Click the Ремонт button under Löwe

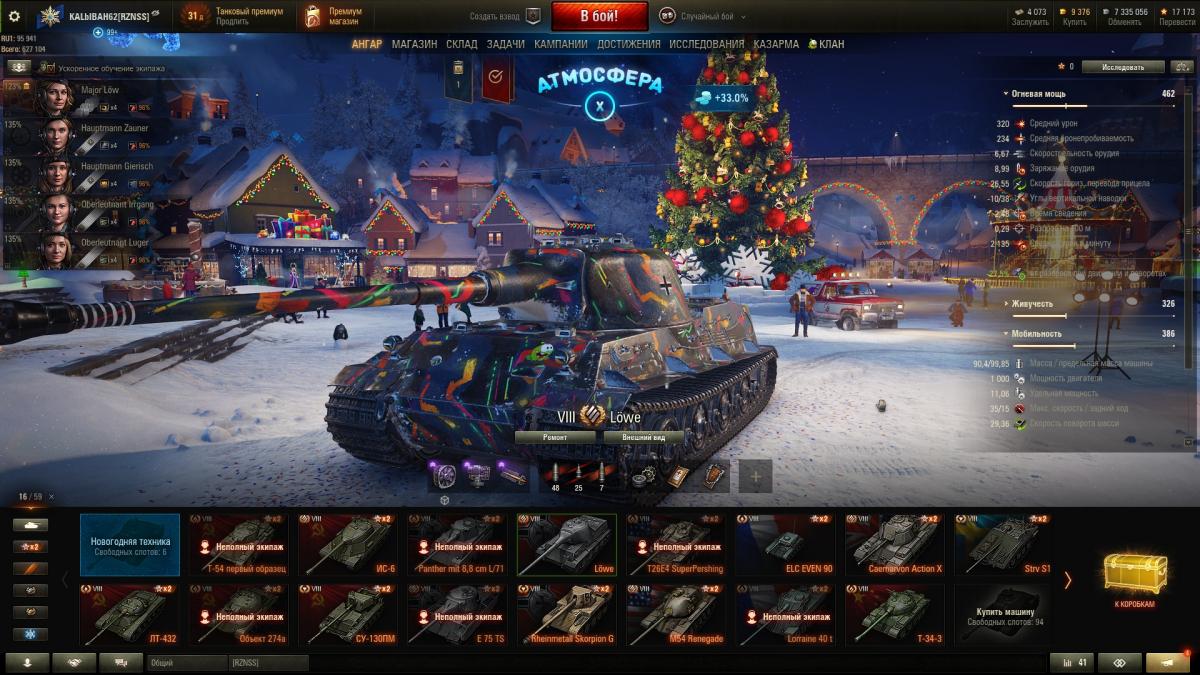(x=555, y=437)
